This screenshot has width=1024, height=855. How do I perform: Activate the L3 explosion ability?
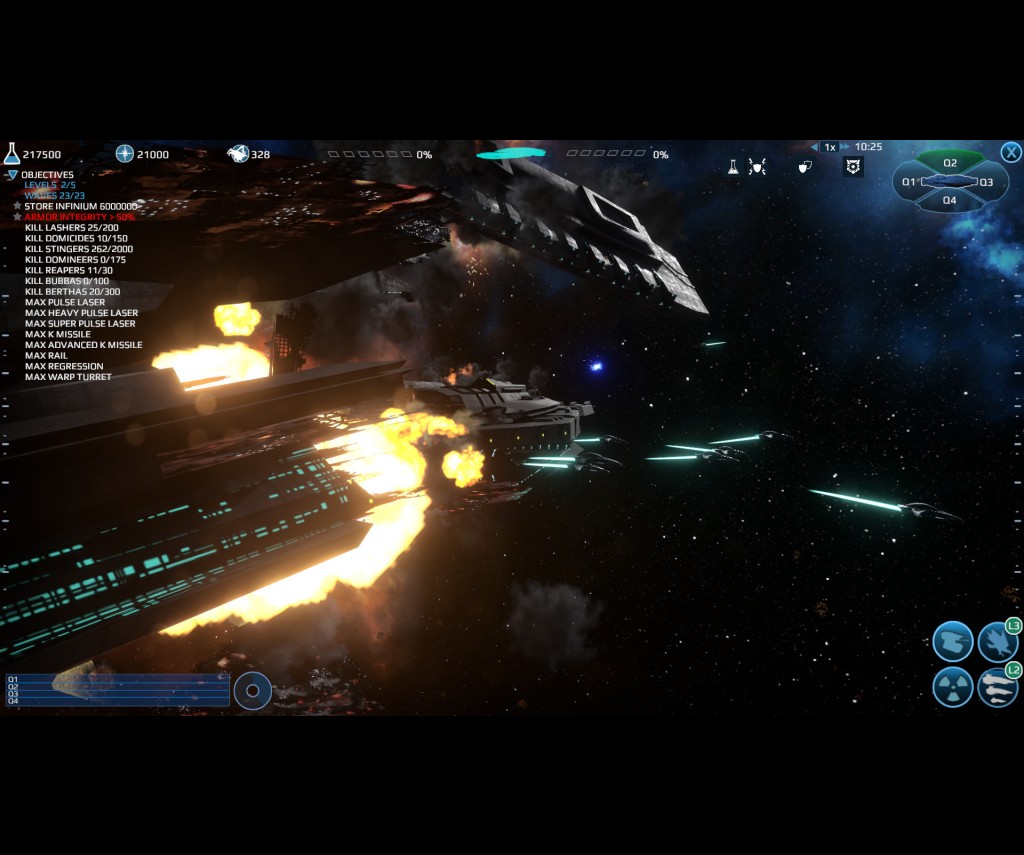997,641
